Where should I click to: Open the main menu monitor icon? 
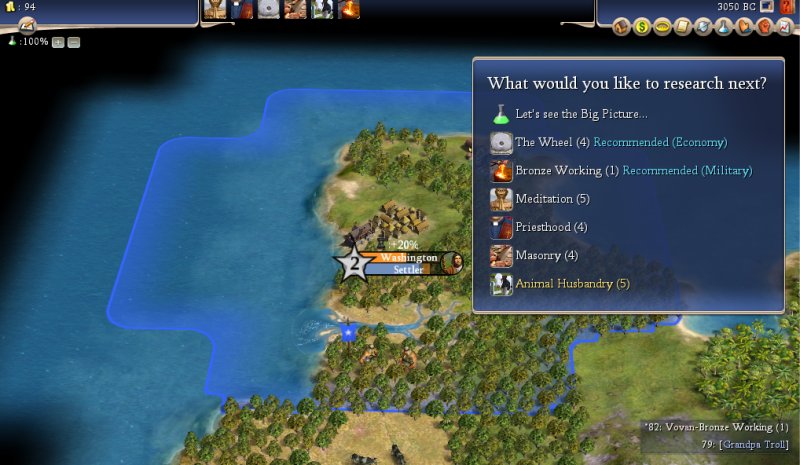pyautogui.click(x=767, y=6)
